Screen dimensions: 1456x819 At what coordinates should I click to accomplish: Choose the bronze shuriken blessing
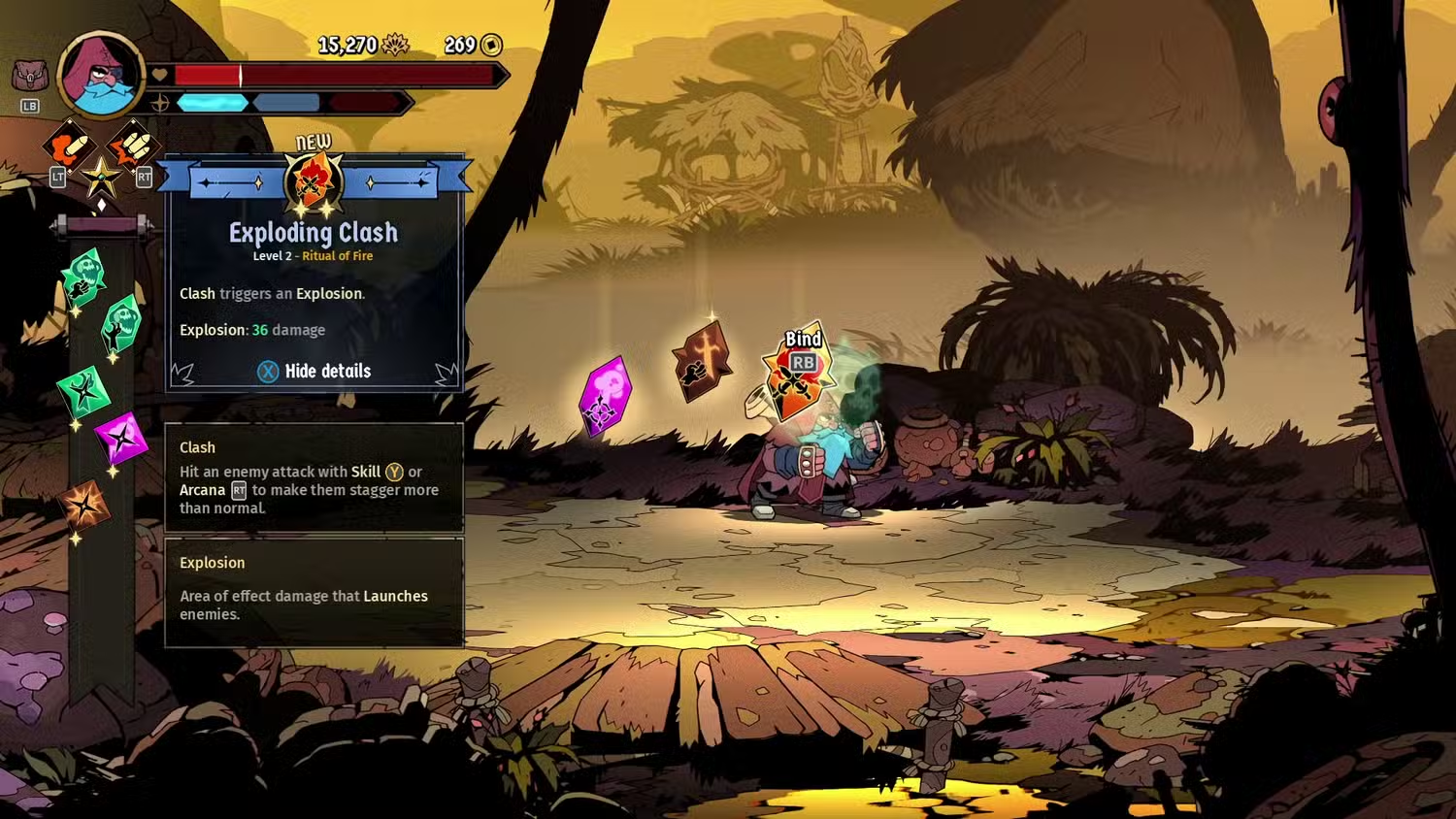pyautogui.click(x=83, y=506)
